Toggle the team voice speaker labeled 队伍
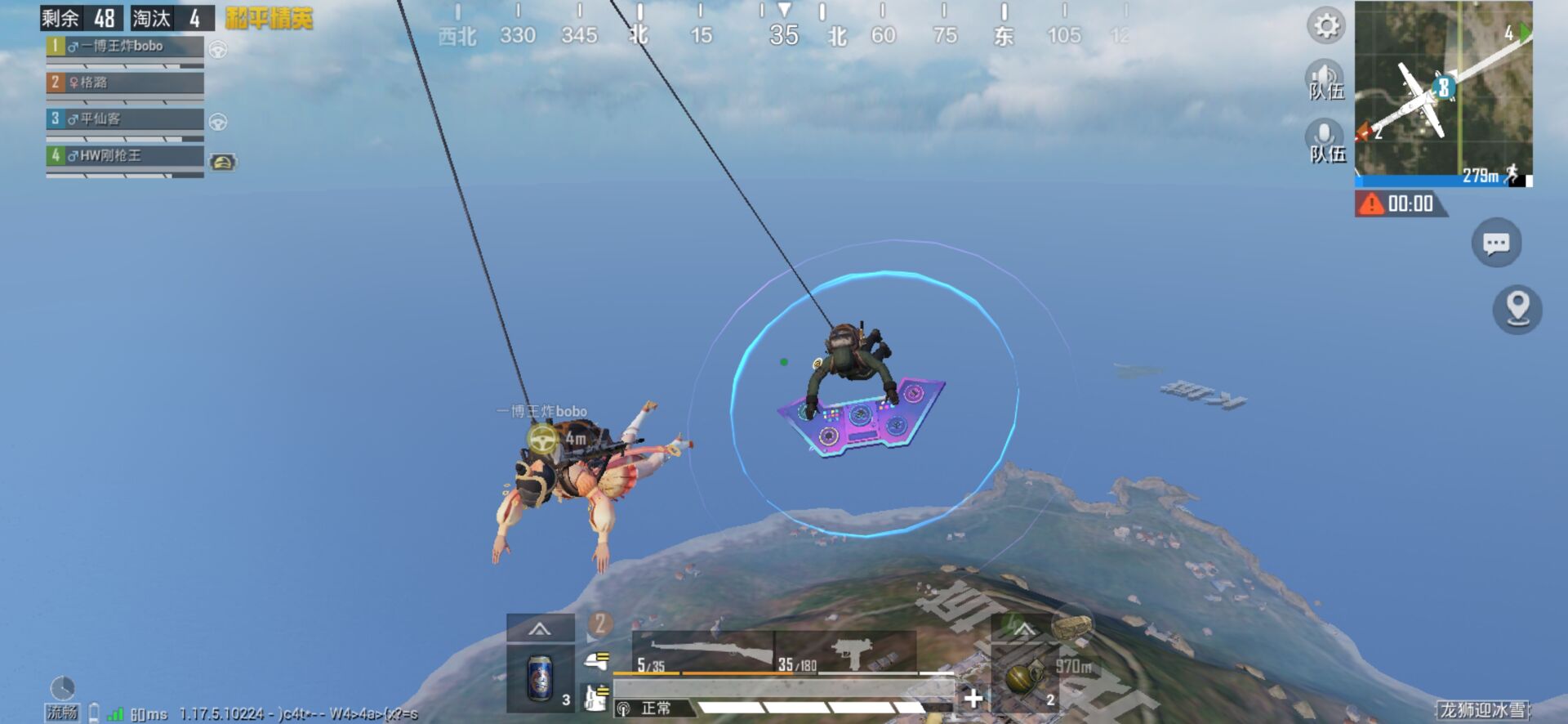Viewport: 1568px width, 724px height. pyautogui.click(x=1324, y=76)
